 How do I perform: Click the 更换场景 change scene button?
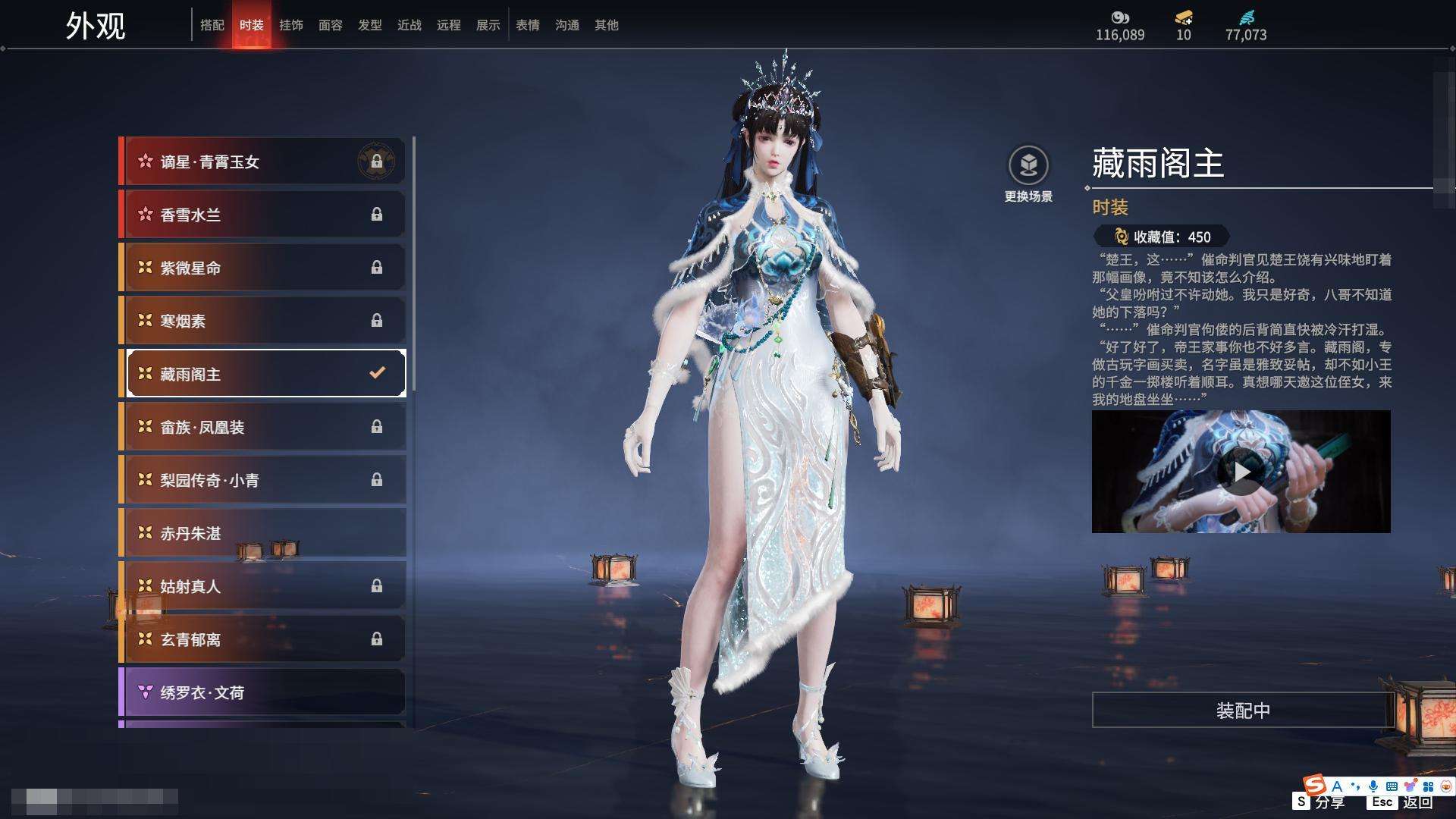point(1028,174)
